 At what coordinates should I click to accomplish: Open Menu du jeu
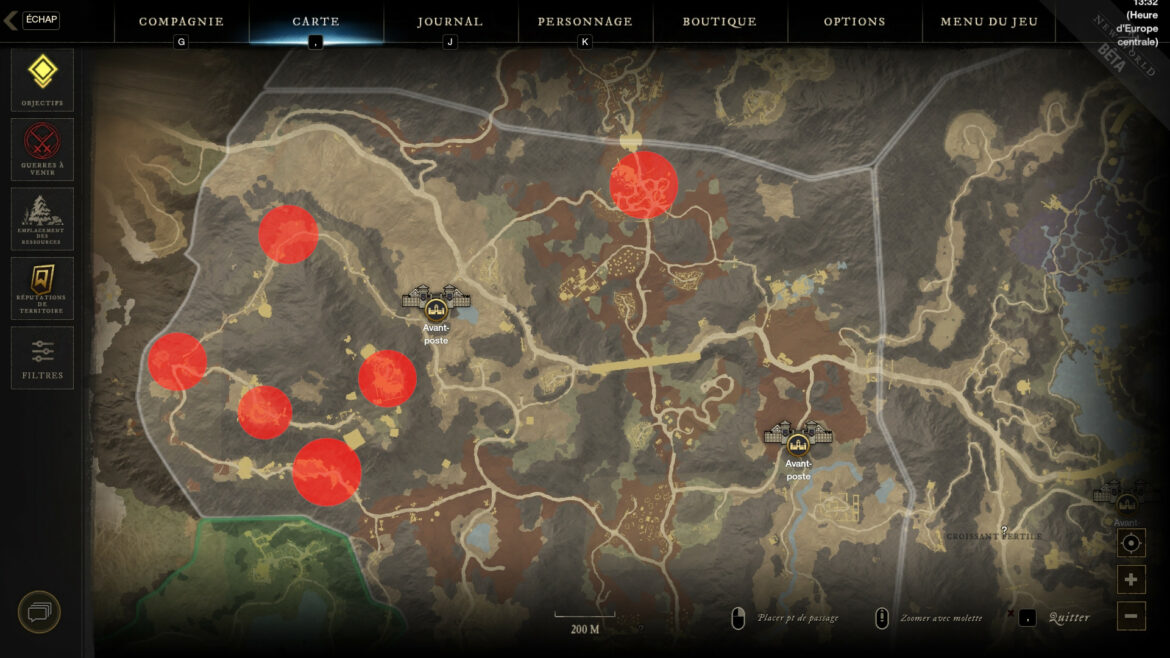point(989,21)
